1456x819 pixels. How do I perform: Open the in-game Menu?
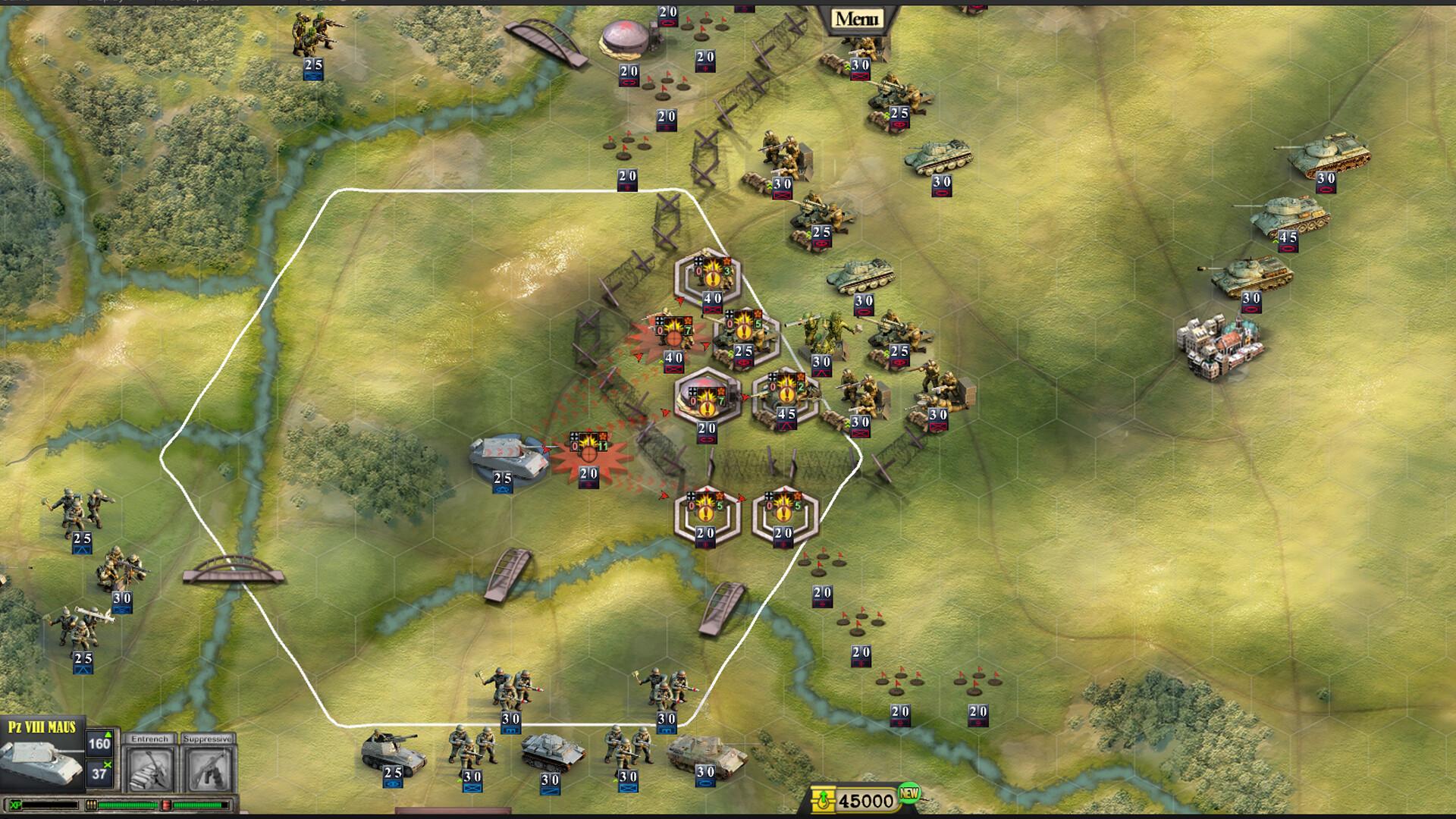[x=857, y=17]
